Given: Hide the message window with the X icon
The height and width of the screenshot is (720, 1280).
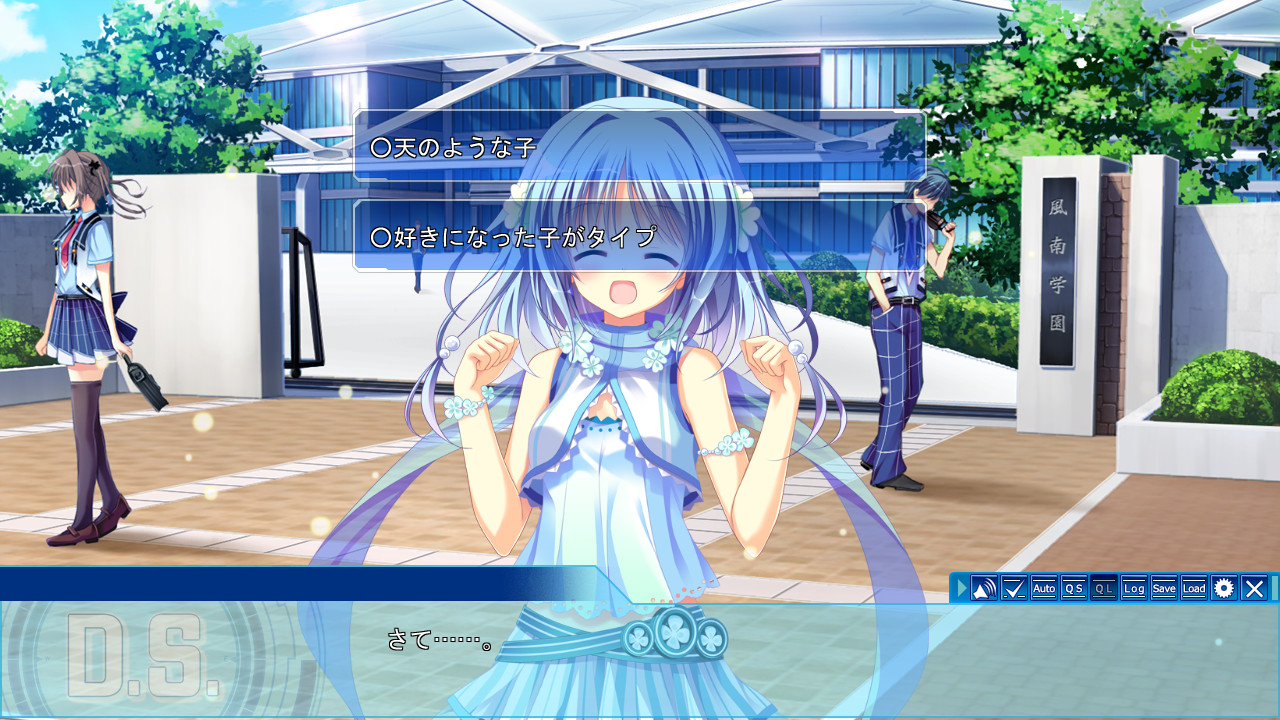Looking at the screenshot, I should tap(1253, 590).
